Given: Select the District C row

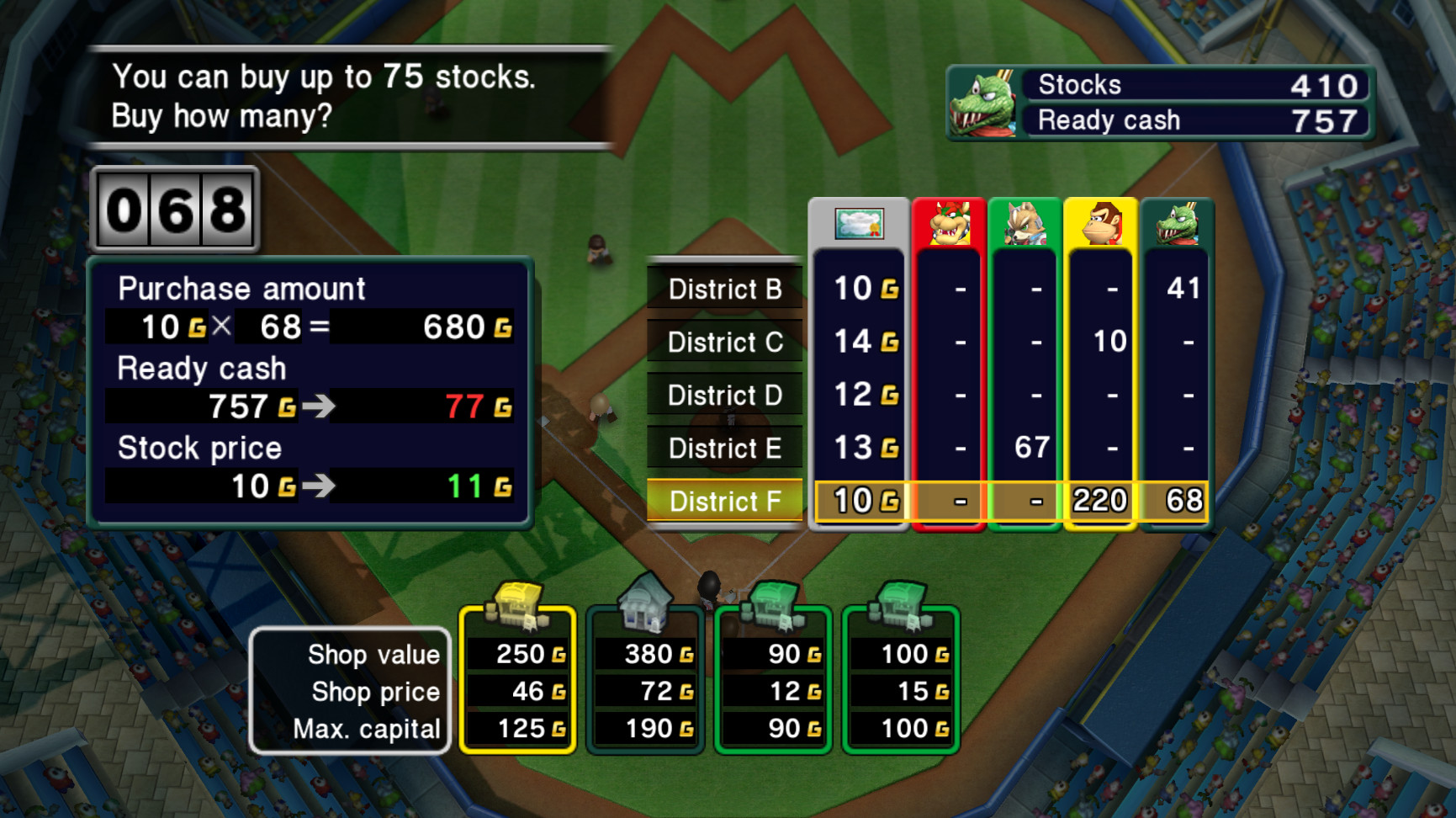Looking at the screenshot, I should (724, 343).
